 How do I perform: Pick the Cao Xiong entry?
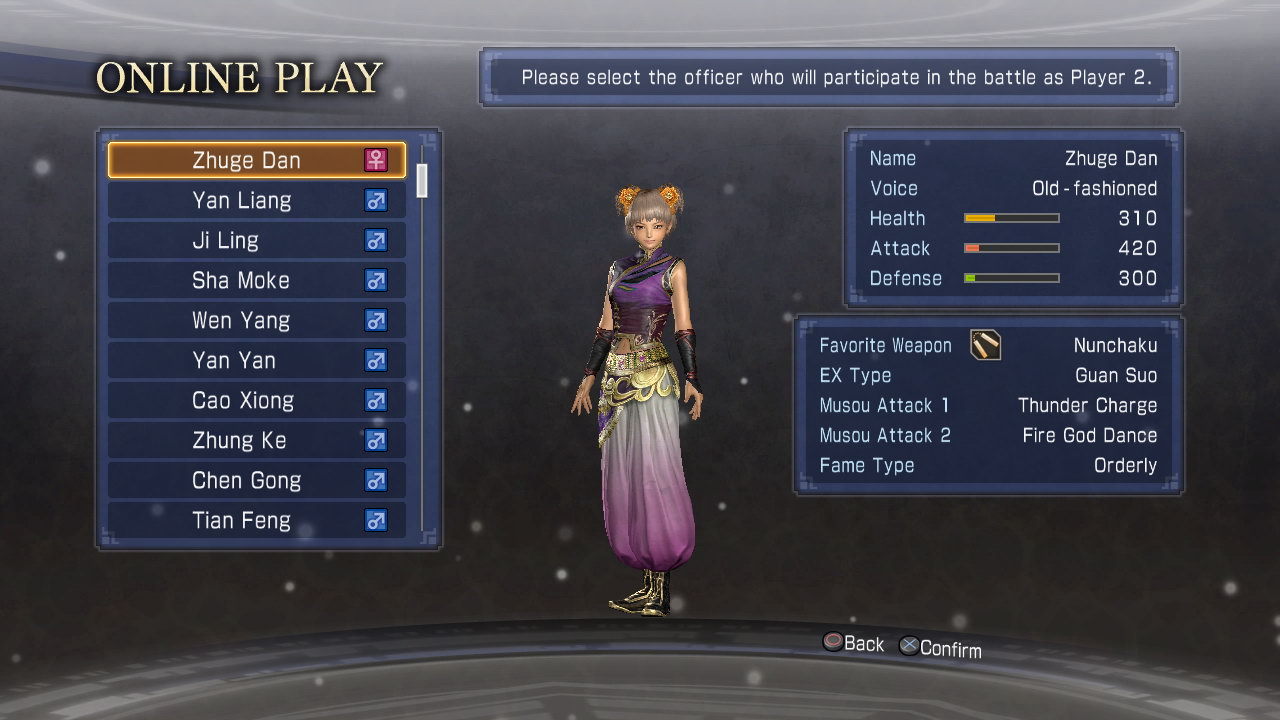pos(256,400)
